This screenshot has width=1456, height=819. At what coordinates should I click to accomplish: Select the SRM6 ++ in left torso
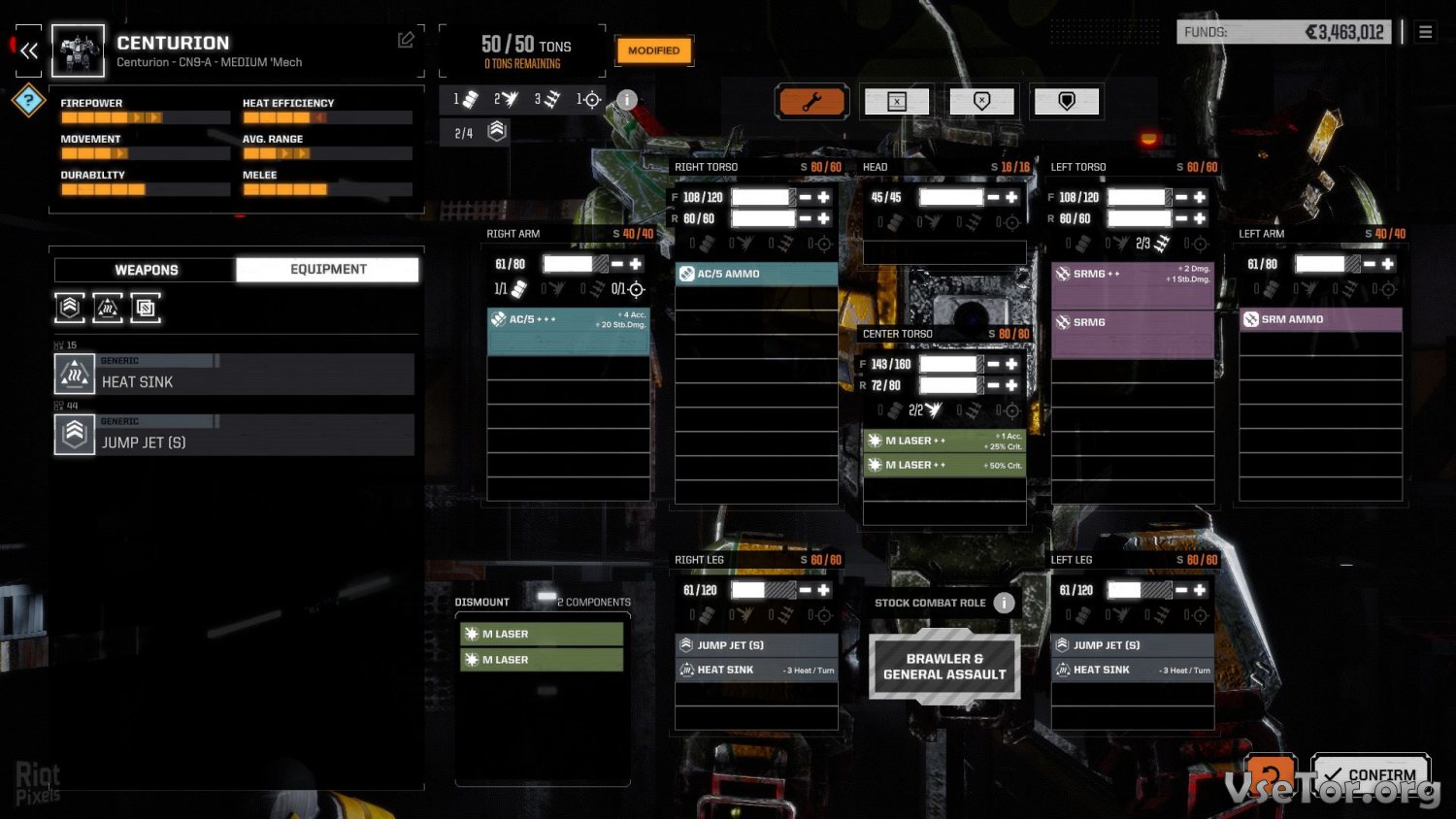point(1132,275)
